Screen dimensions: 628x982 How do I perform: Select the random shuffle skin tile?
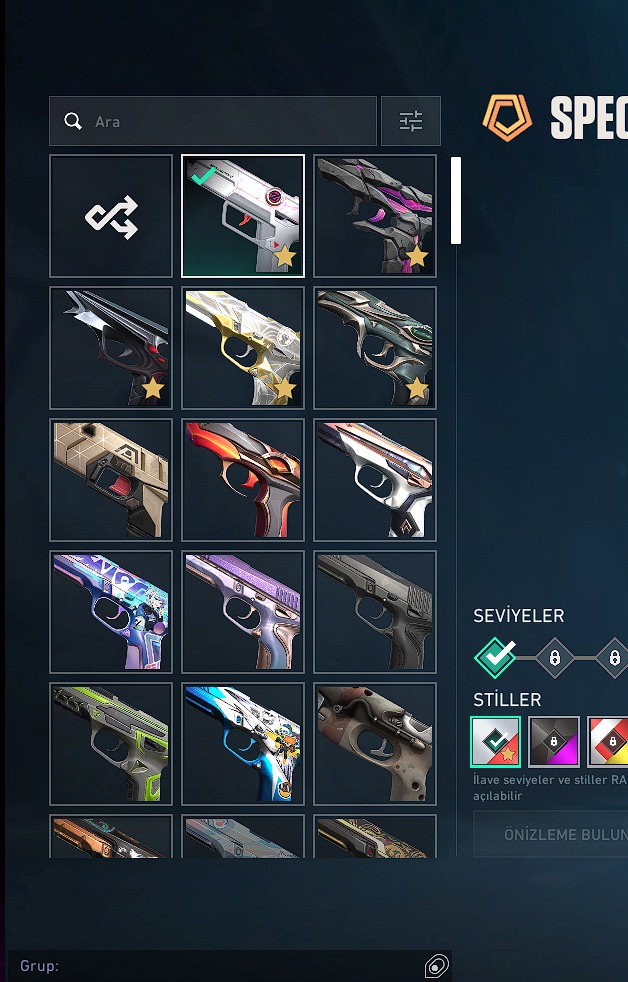pos(111,216)
